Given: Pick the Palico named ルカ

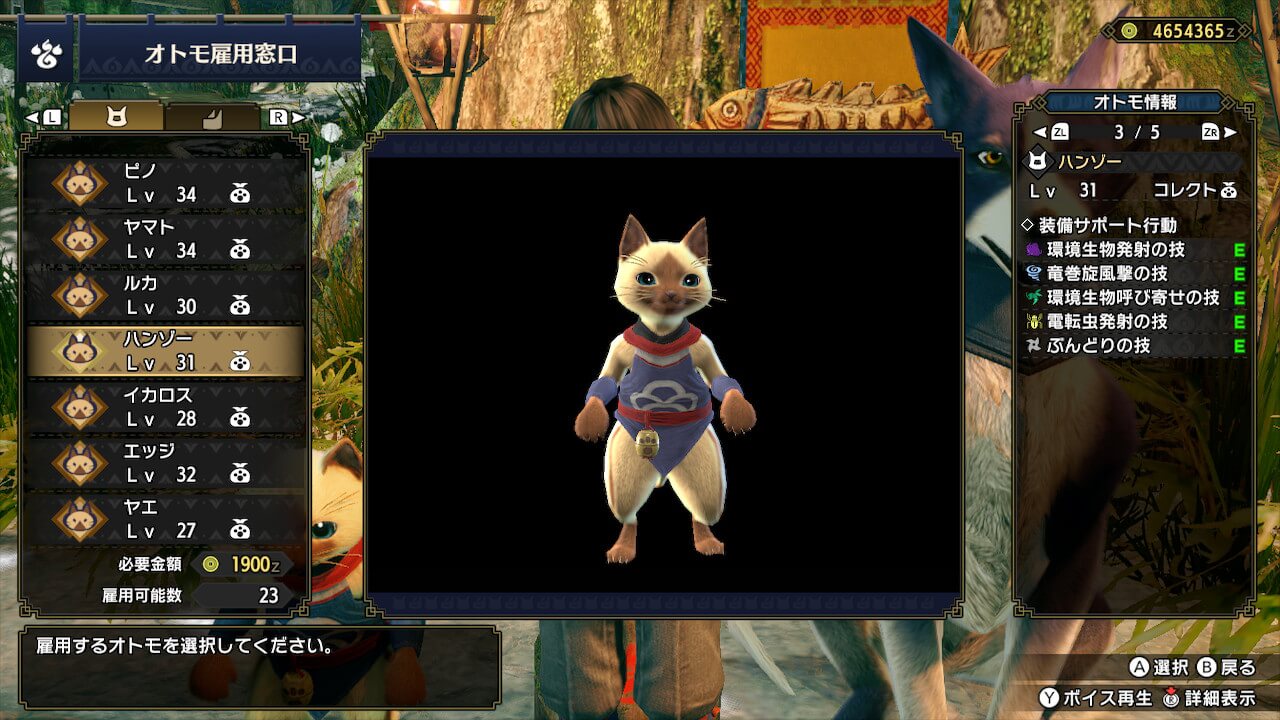Looking at the screenshot, I should coord(165,295).
